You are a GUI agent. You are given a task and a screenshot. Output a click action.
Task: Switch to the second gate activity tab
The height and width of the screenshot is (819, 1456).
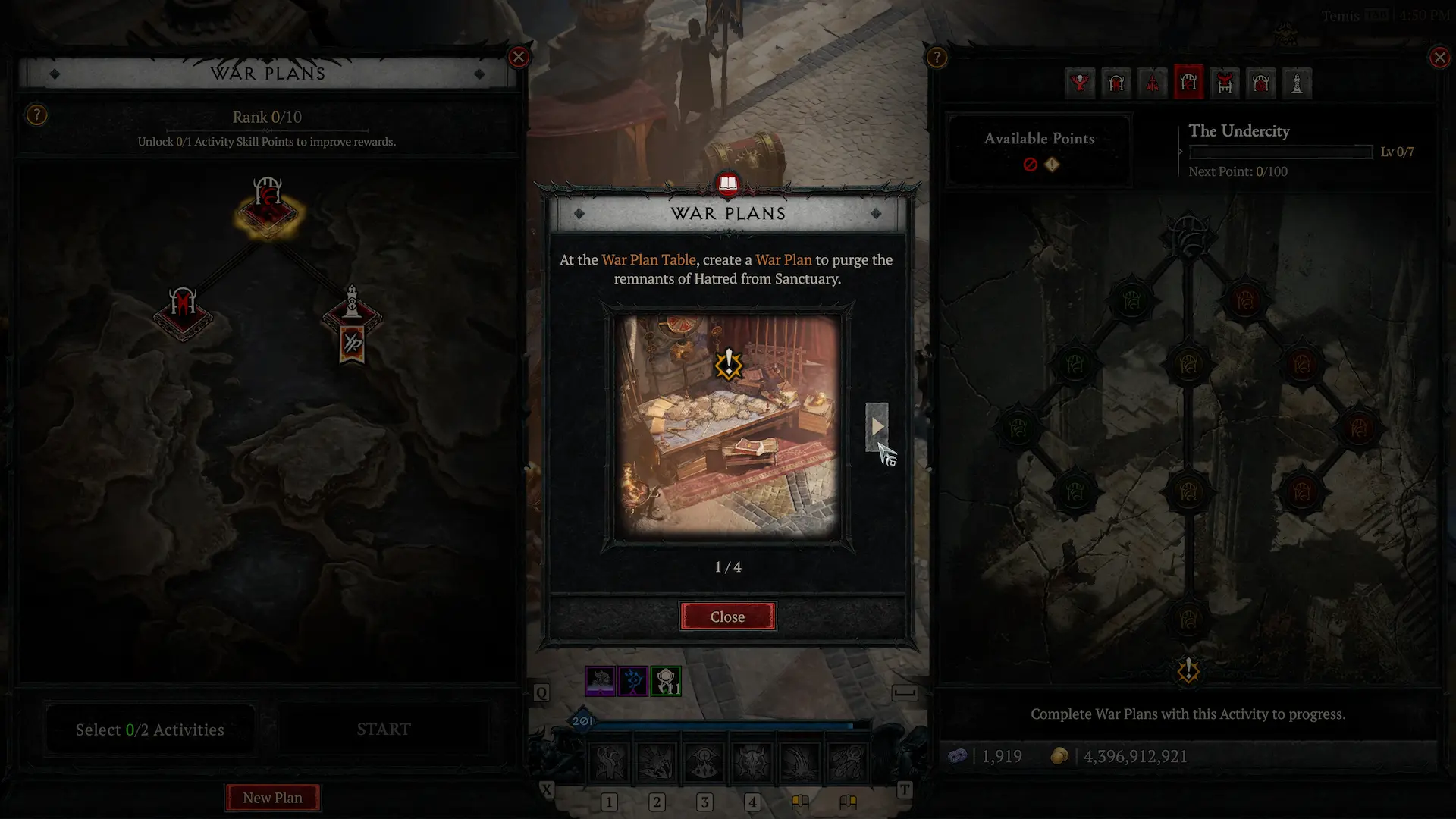[1116, 83]
